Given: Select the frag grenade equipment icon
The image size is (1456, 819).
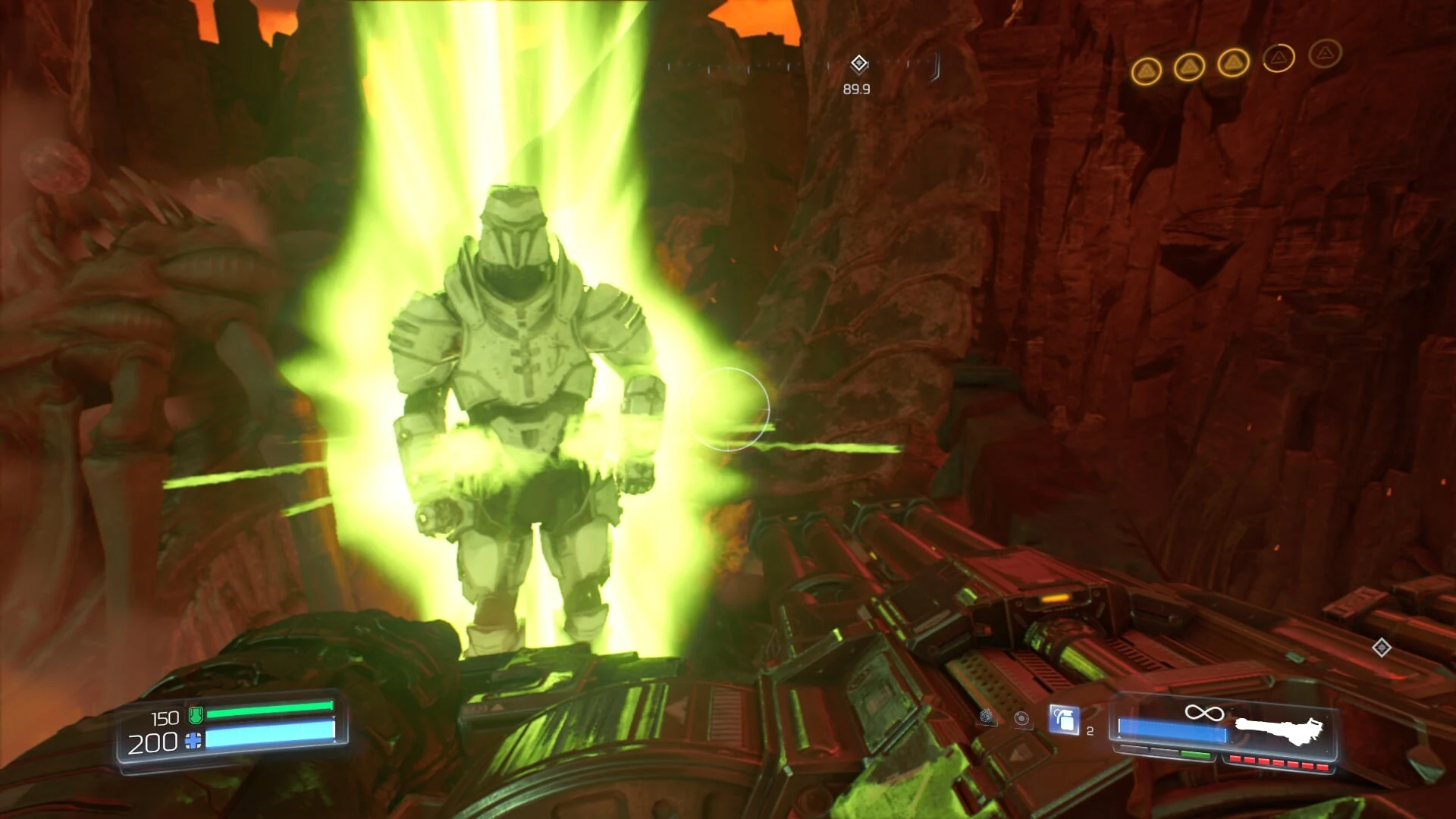Looking at the screenshot, I should tap(1065, 720).
